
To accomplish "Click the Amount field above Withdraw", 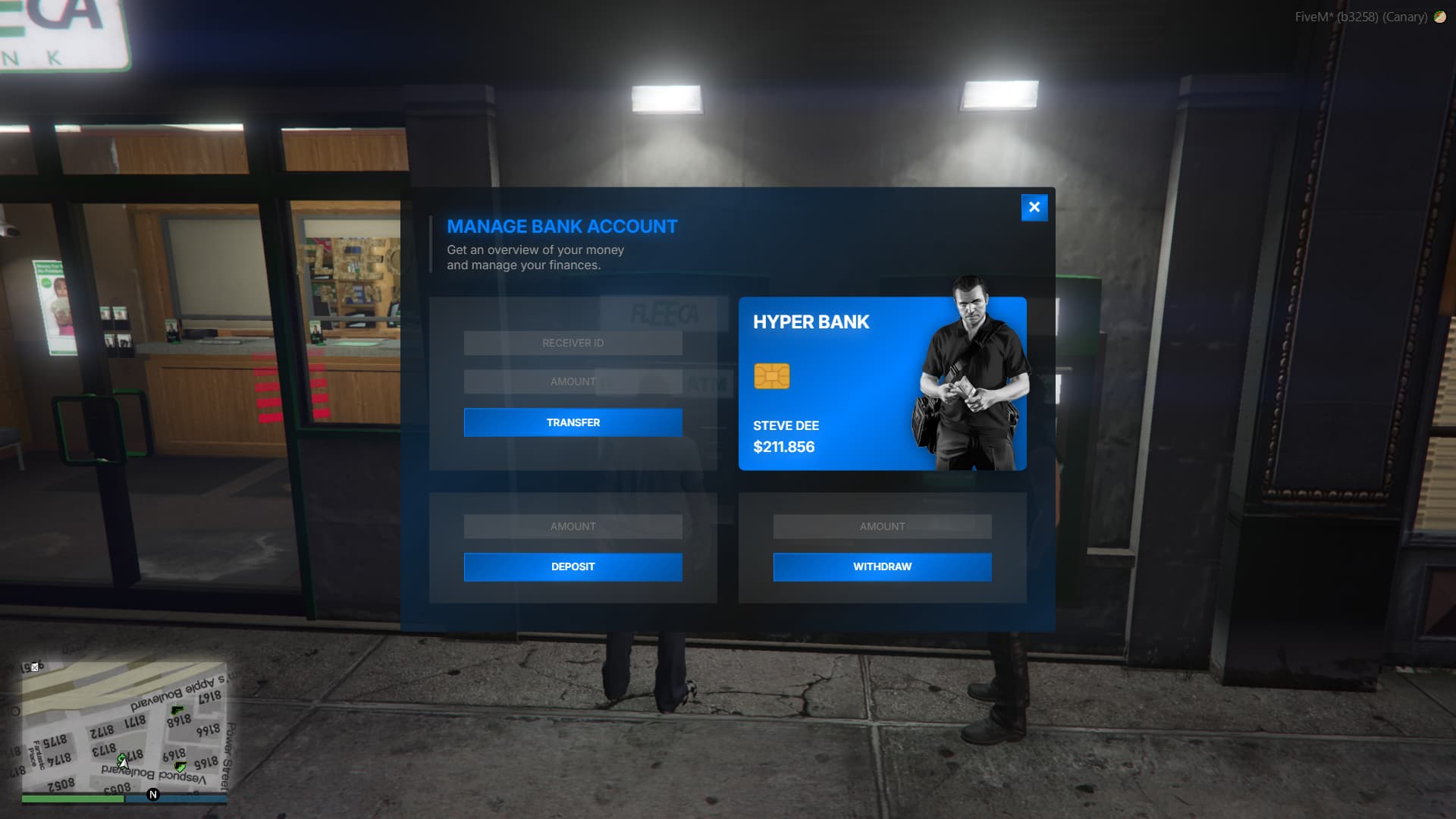I will click(882, 526).
